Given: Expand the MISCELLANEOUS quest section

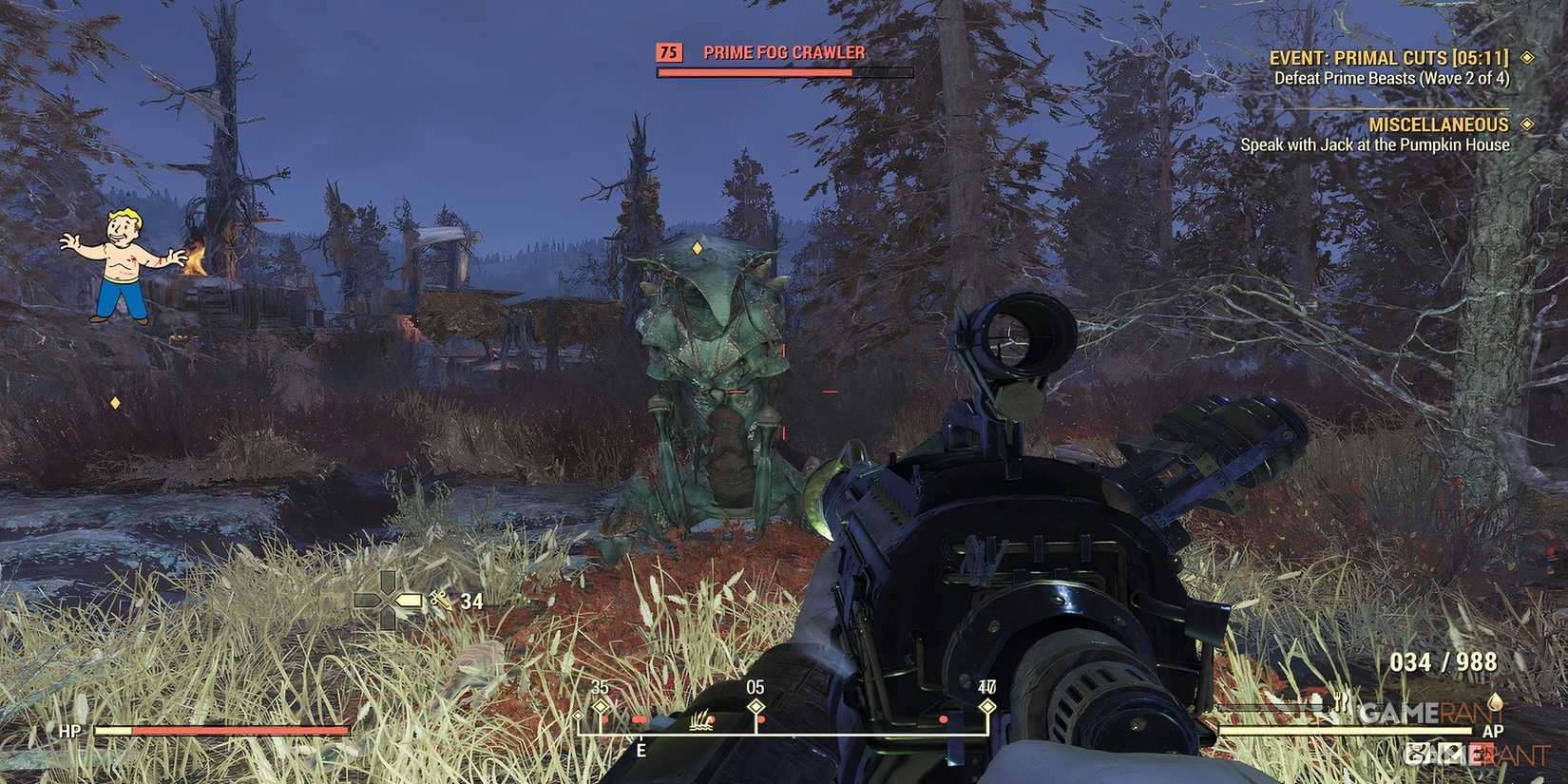Looking at the screenshot, I should click(1440, 124).
